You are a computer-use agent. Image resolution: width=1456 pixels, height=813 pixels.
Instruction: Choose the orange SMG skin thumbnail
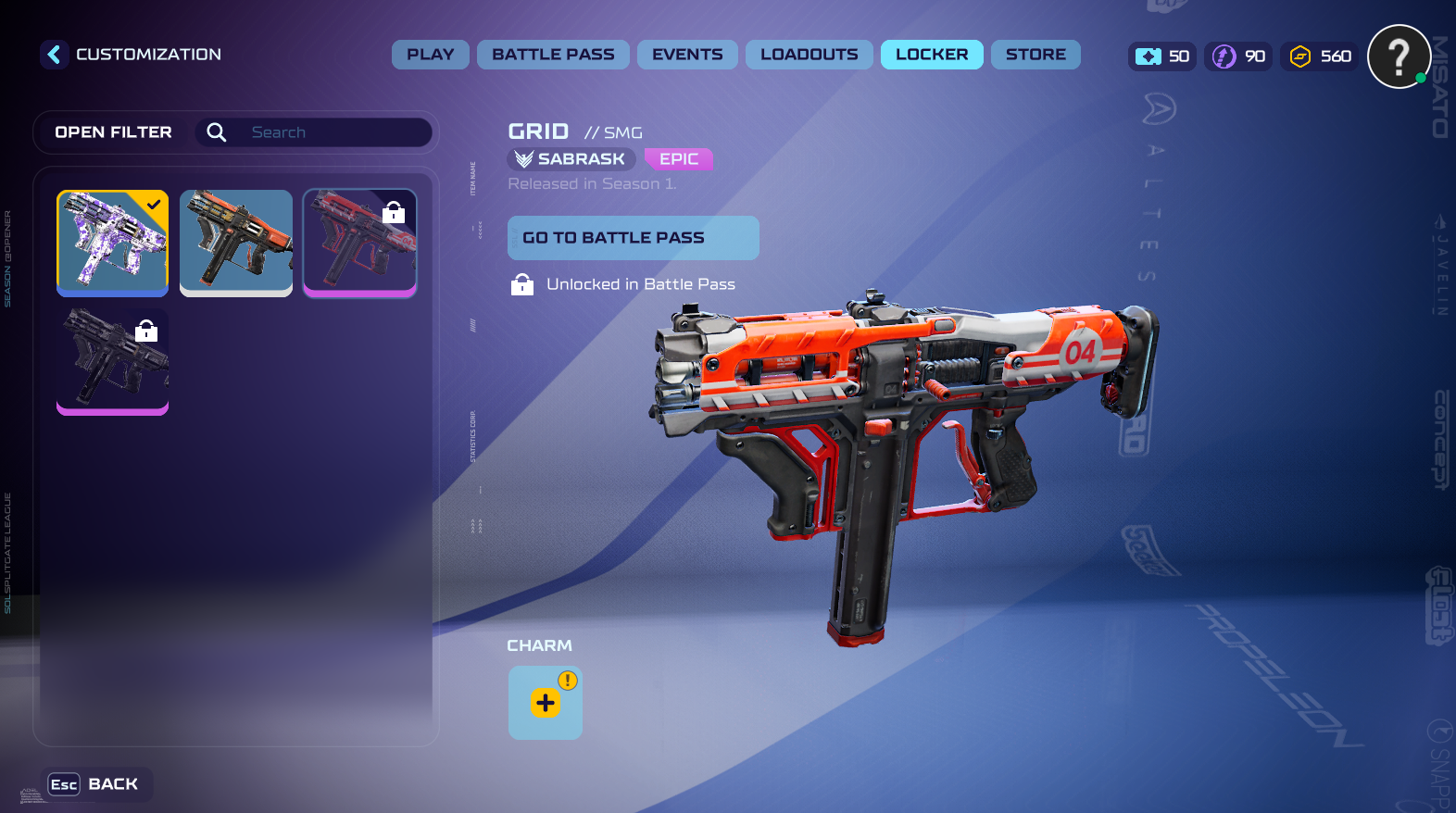(236, 243)
